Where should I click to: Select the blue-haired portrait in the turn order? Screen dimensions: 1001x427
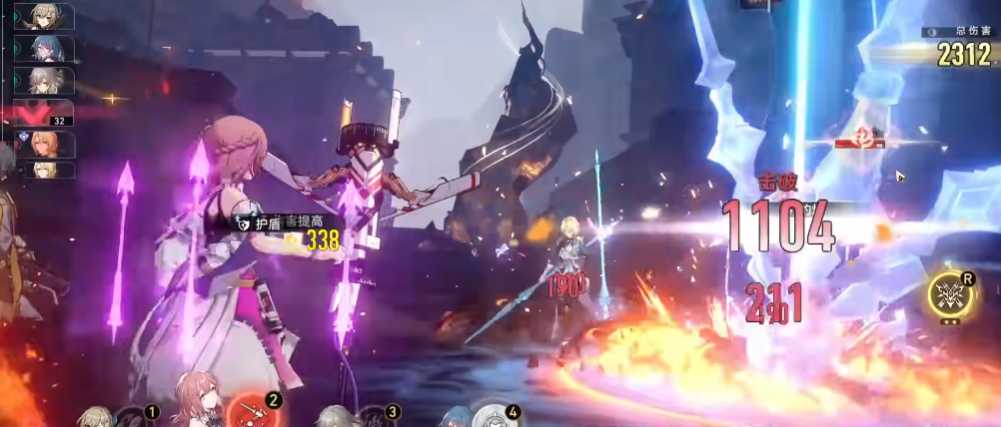(45, 48)
